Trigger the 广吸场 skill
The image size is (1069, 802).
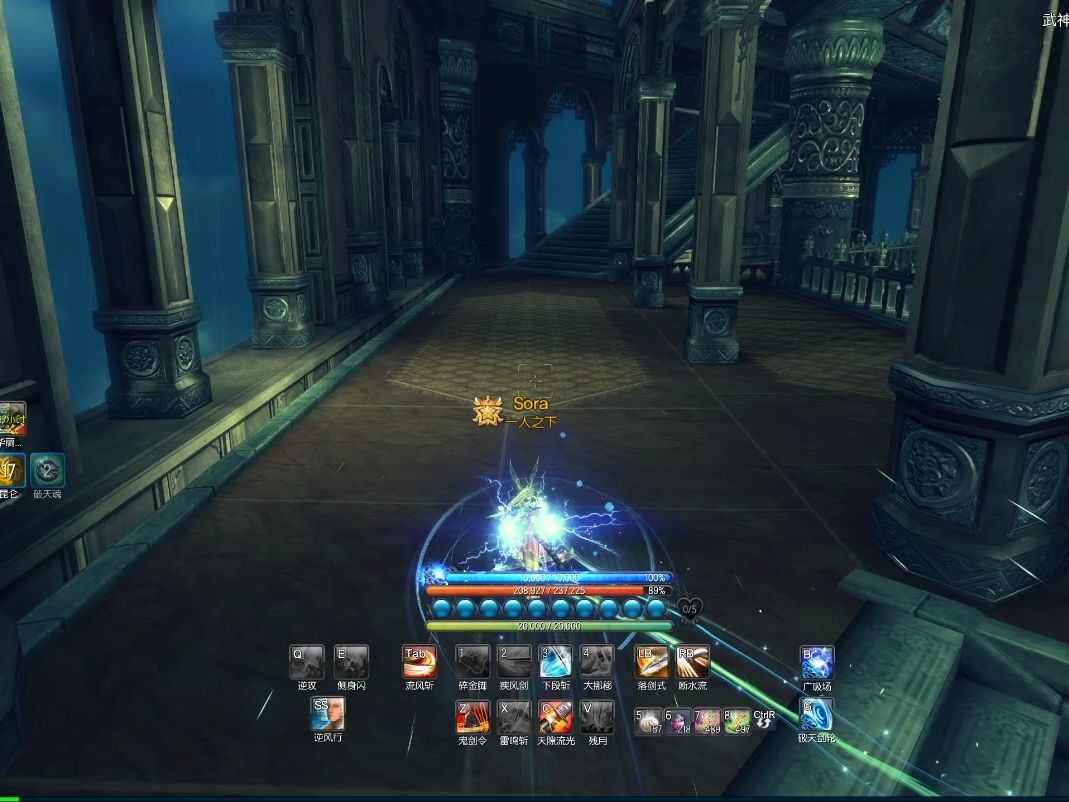click(816, 662)
